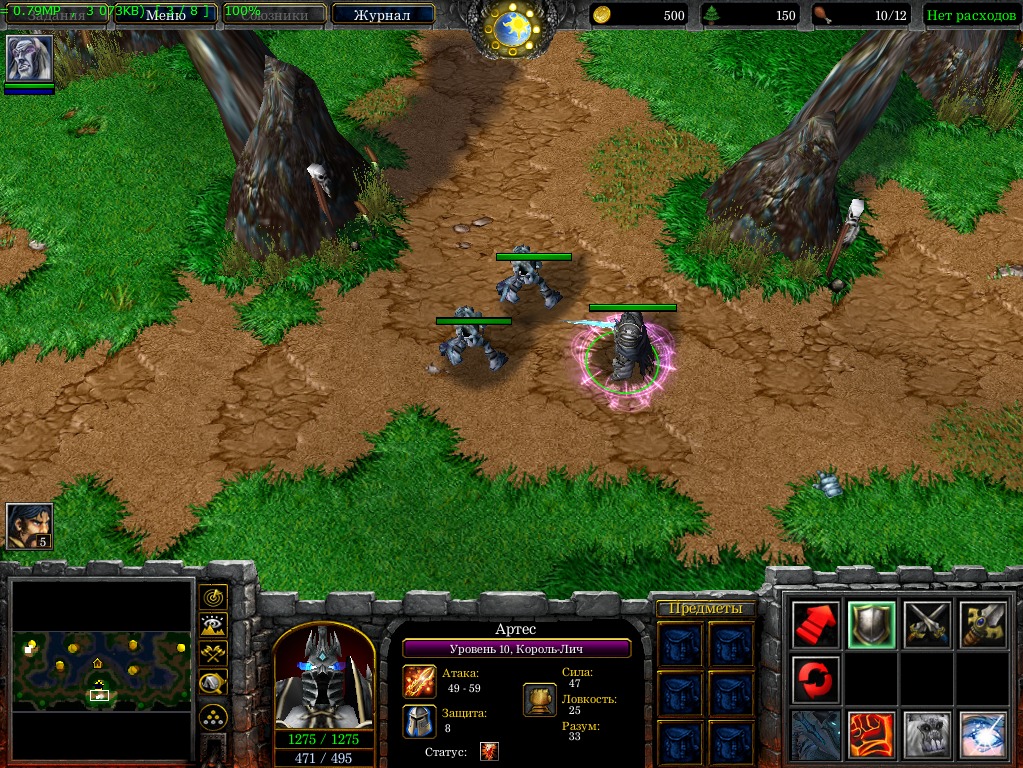Image resolution: width=1023 pixels, height=768 pixels.
Task: Open the Задания quests button
Action: [55, 15]
